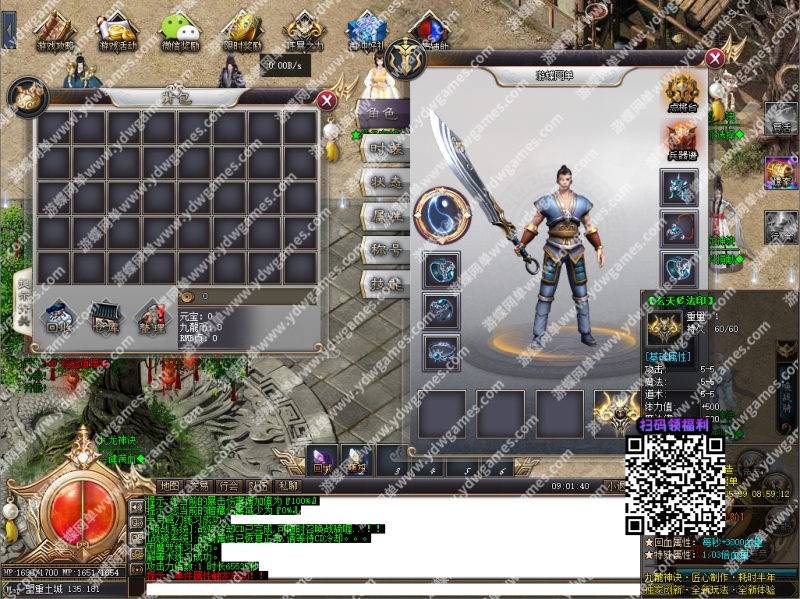This screenshot has width=800, height=599.
Task: Open the 兵器谱 (Weapon Manual) icon
Action: tap(682, 140)
